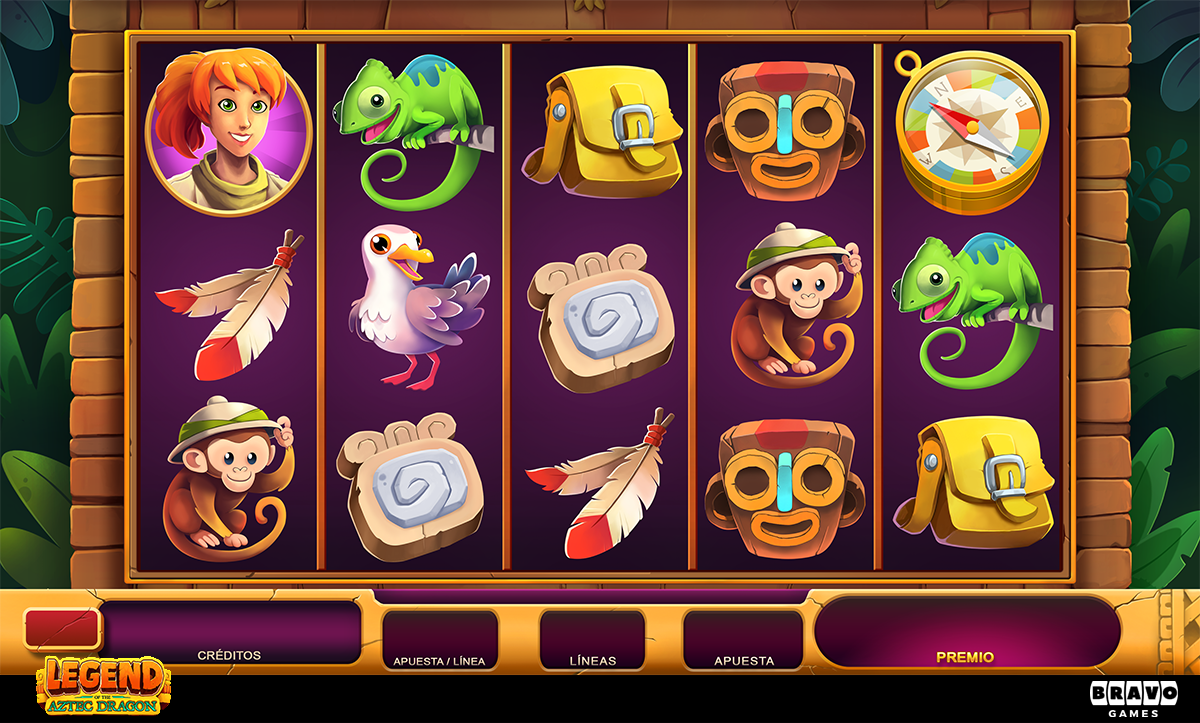Choose the Líneas panel
The height and width of the screenshot is (723, 1200).
(592, 640)
